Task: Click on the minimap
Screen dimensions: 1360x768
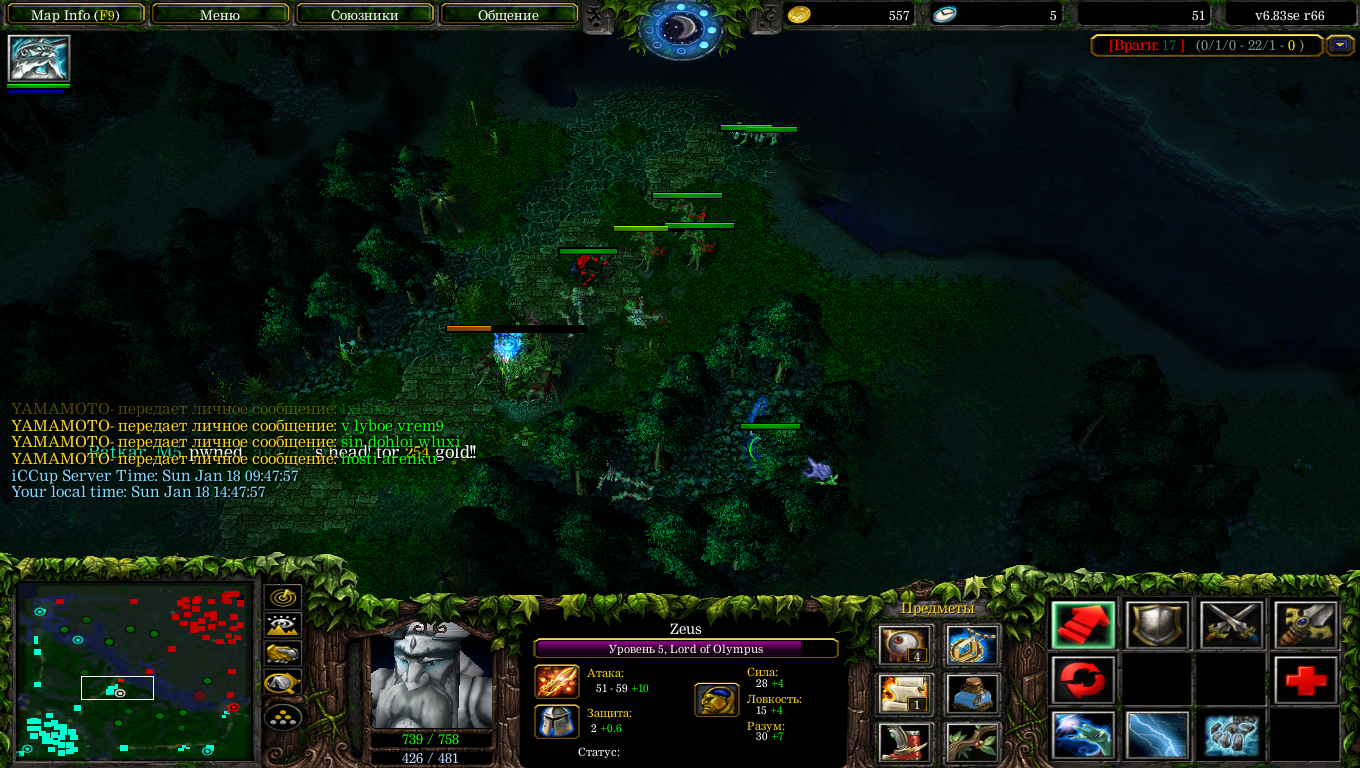Action: (135, 670)
